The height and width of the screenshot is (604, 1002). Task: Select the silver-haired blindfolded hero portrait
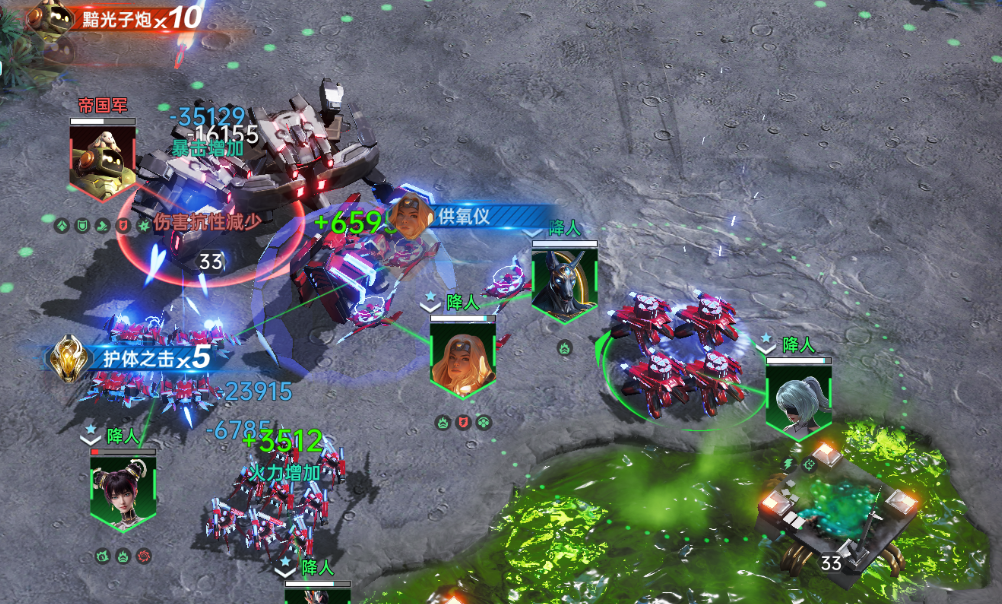pyautogui.click(x=799, y=399)
